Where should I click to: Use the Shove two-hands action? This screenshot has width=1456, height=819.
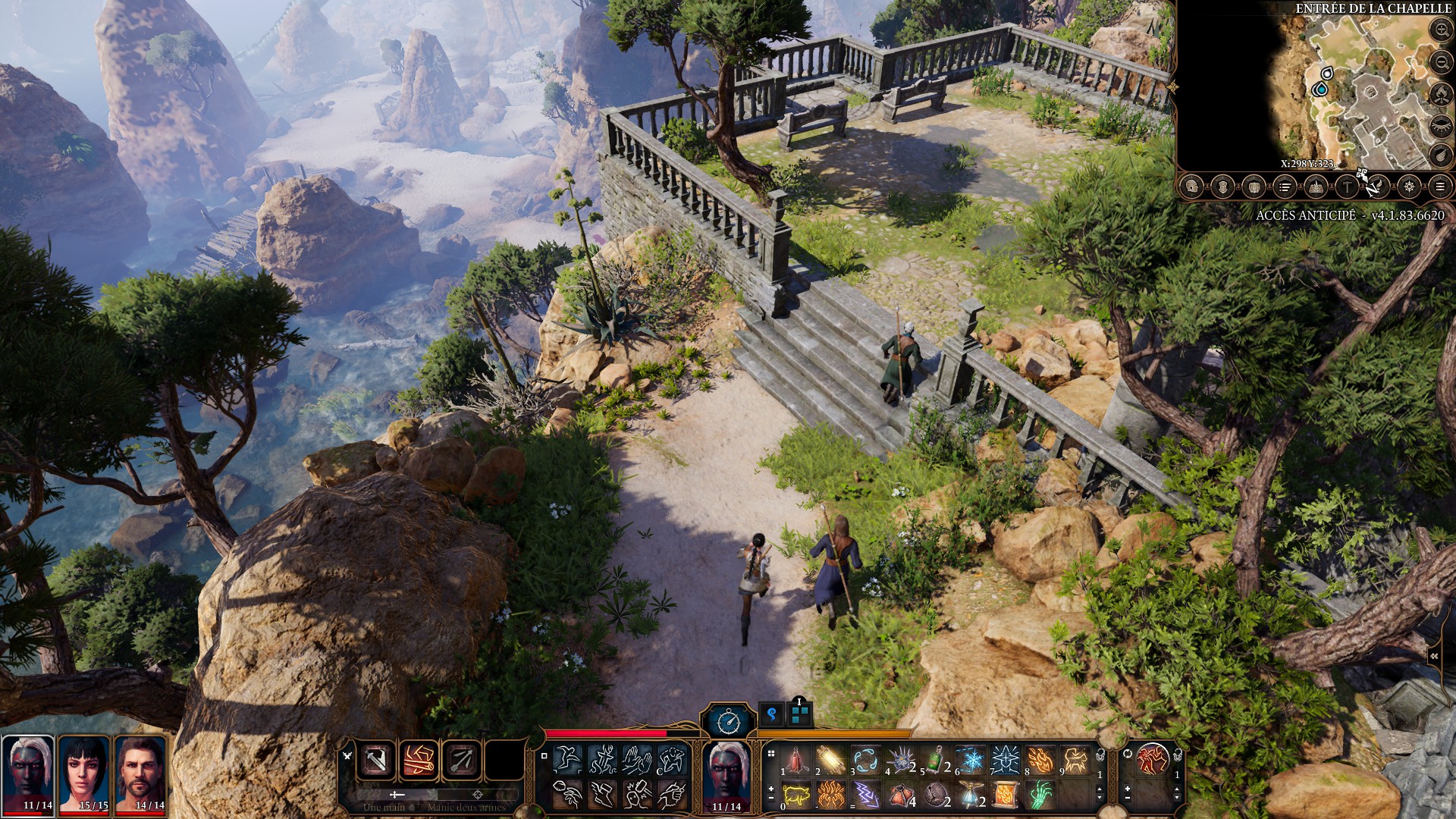tap(636, 760)
